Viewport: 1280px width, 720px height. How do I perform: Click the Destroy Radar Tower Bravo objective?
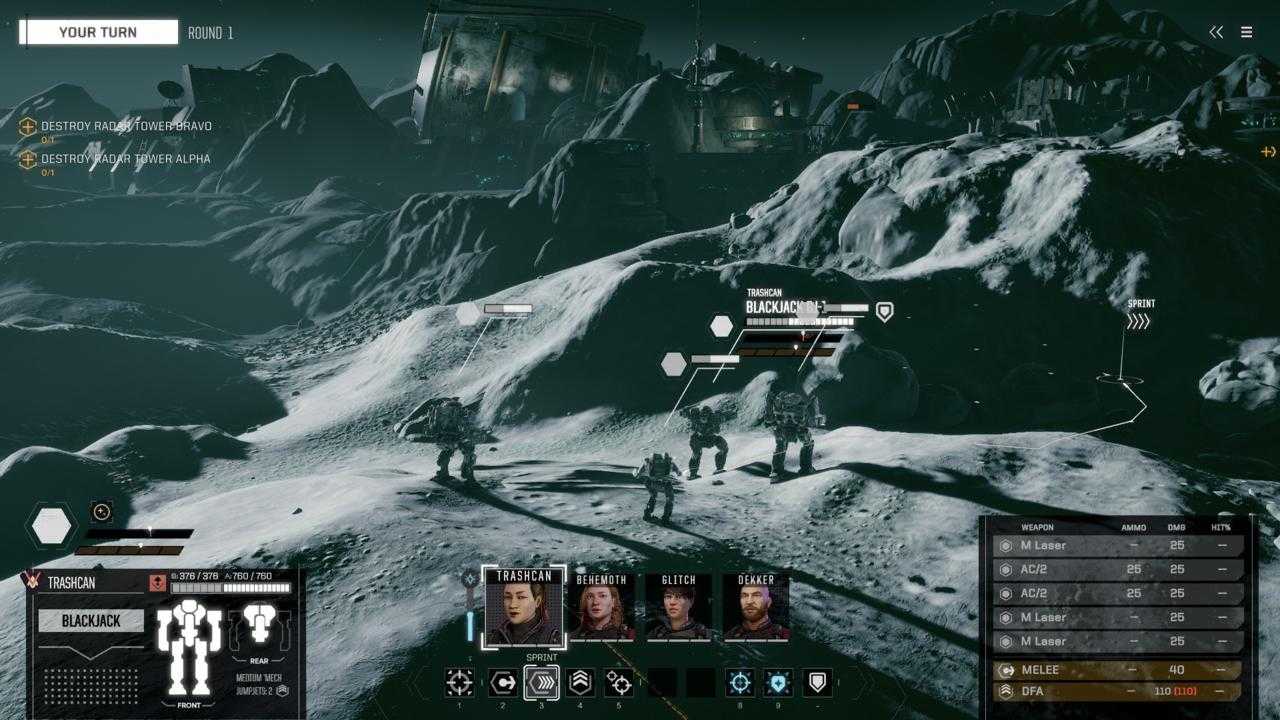(x=125, y=127)
